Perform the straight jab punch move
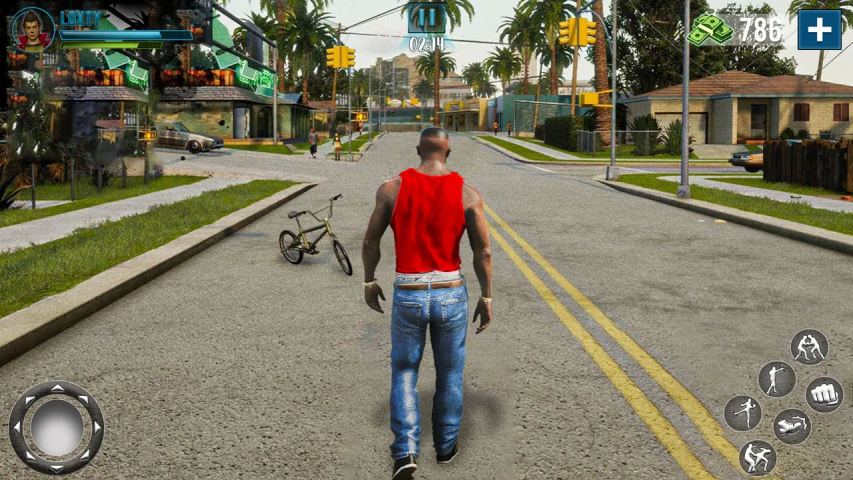Screen dimensions: 853x480 776,379
